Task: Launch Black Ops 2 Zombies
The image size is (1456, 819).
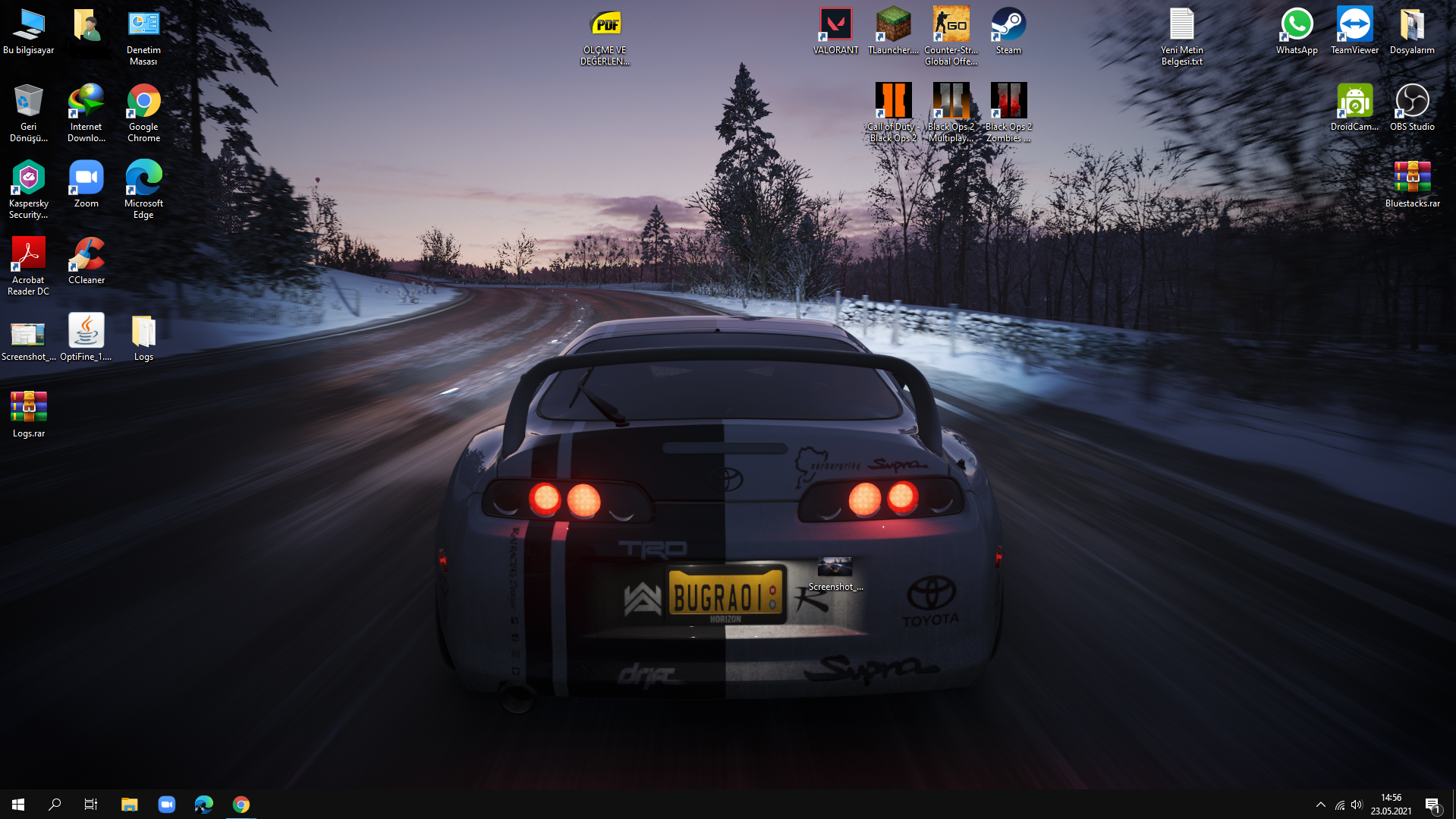Action: [x=1008, y=101]
